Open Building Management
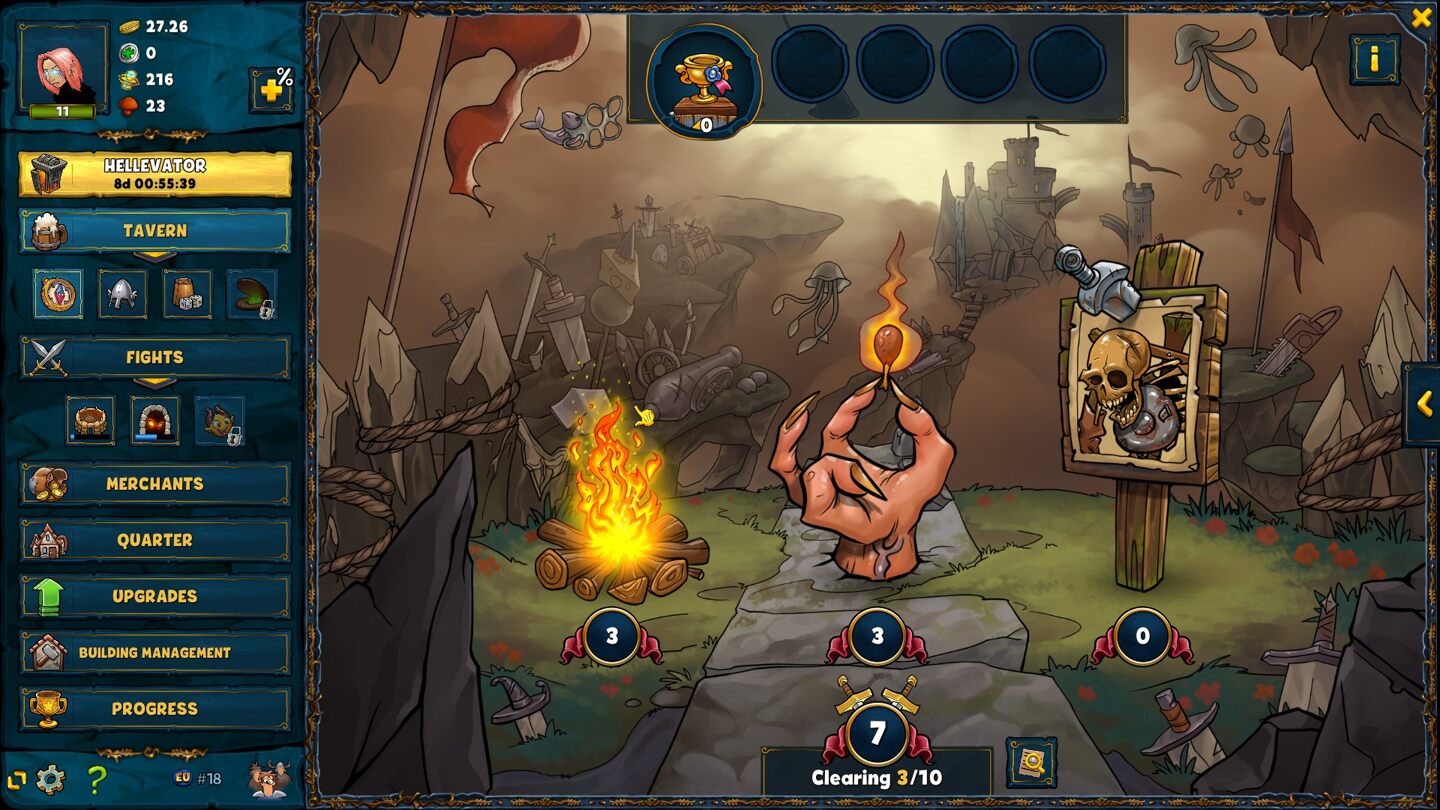This screenshot has width=1440, height=810. [155, 652]
